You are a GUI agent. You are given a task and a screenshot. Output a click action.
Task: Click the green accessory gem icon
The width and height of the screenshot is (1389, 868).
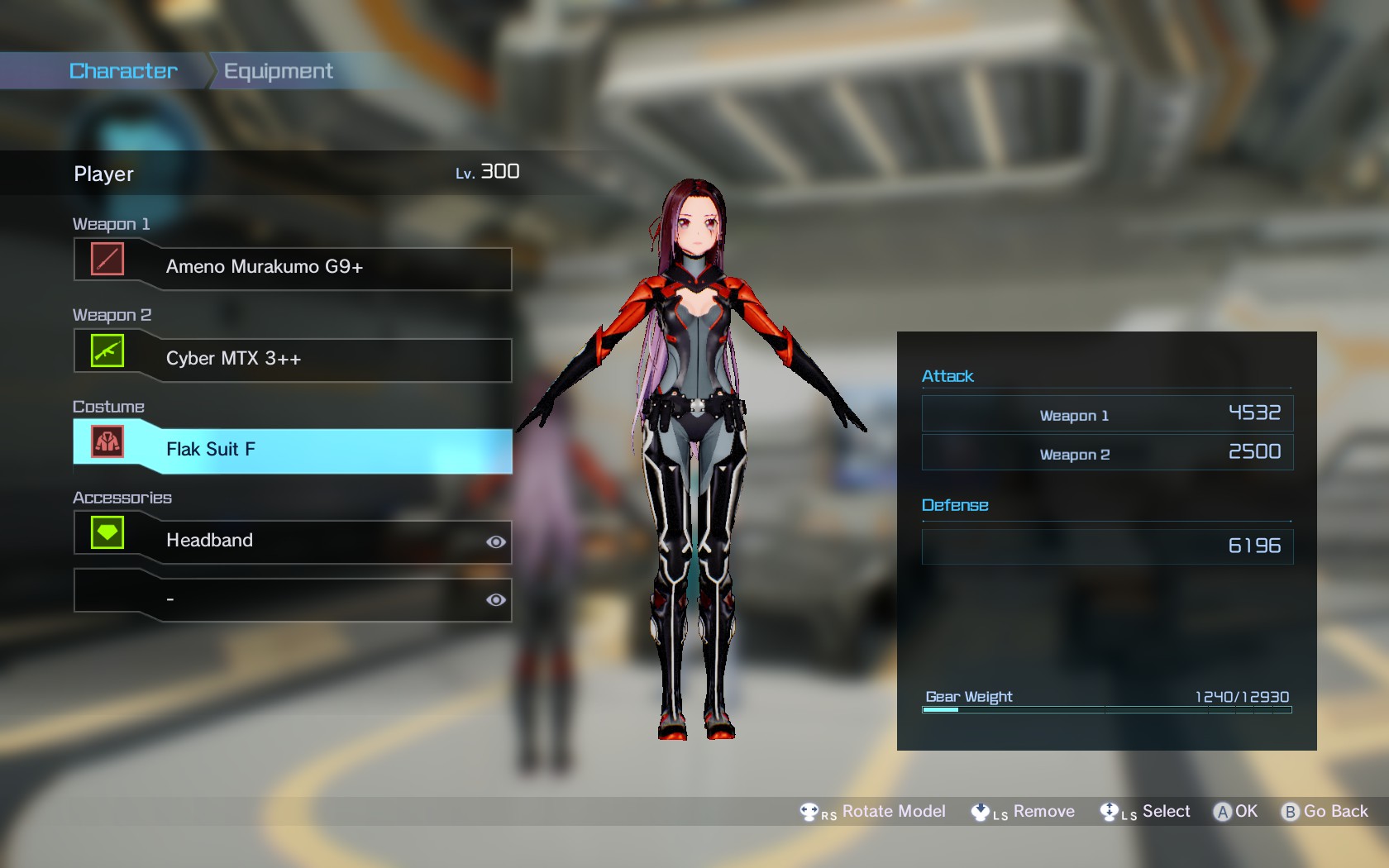107,533
